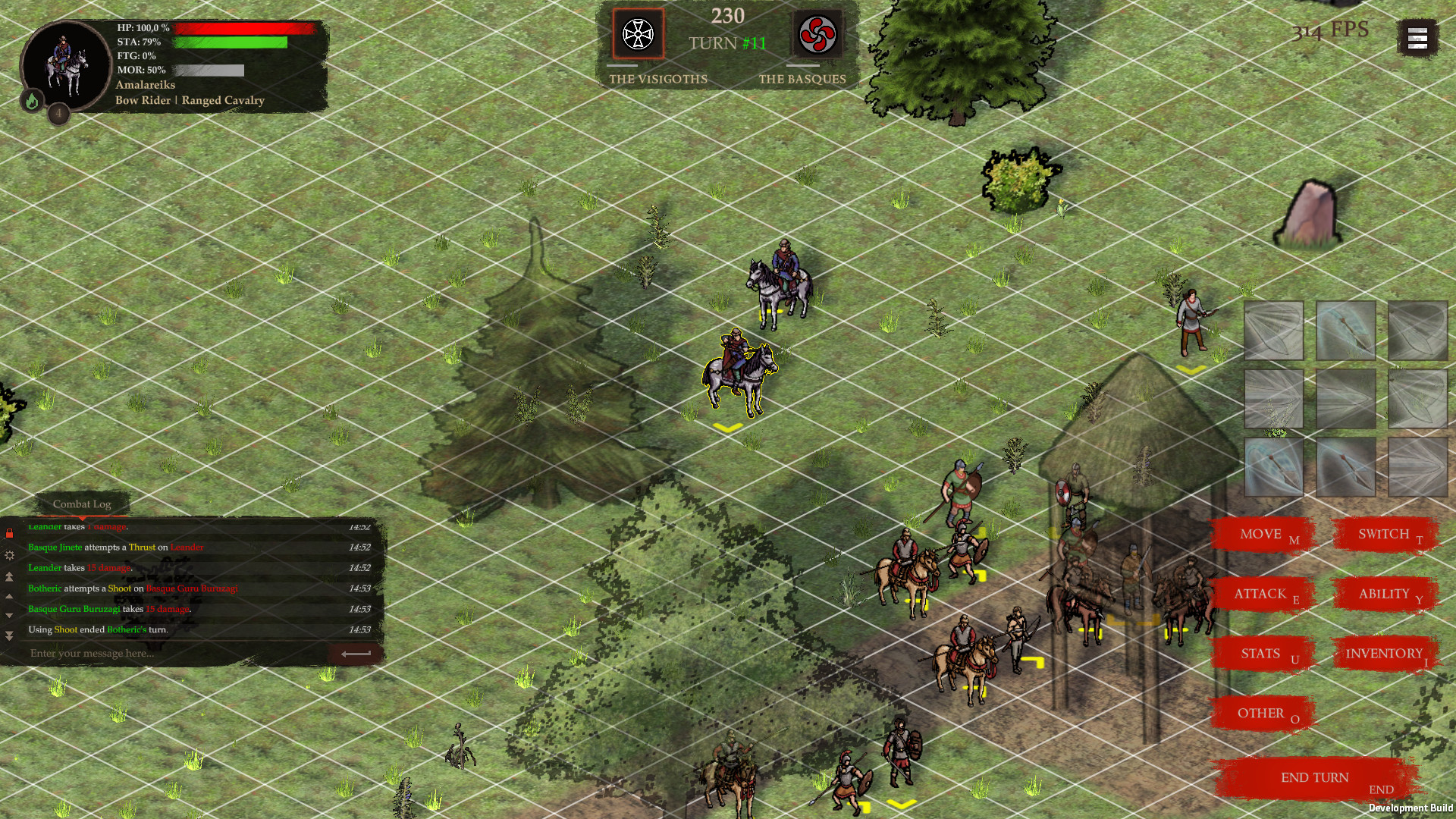Open combat log settings via the gear icon
Image resolution: width=1456 pixels, height=819 pixels.
[10, 555]
